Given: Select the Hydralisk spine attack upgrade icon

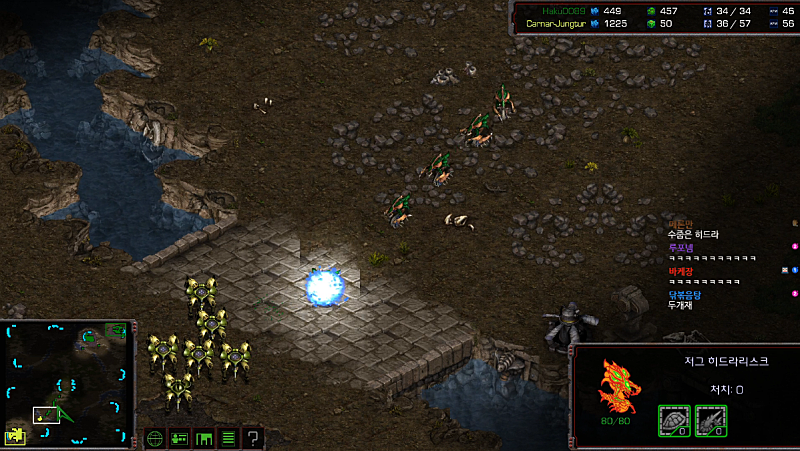Looking at the screenshot, I should pos(710,420).
